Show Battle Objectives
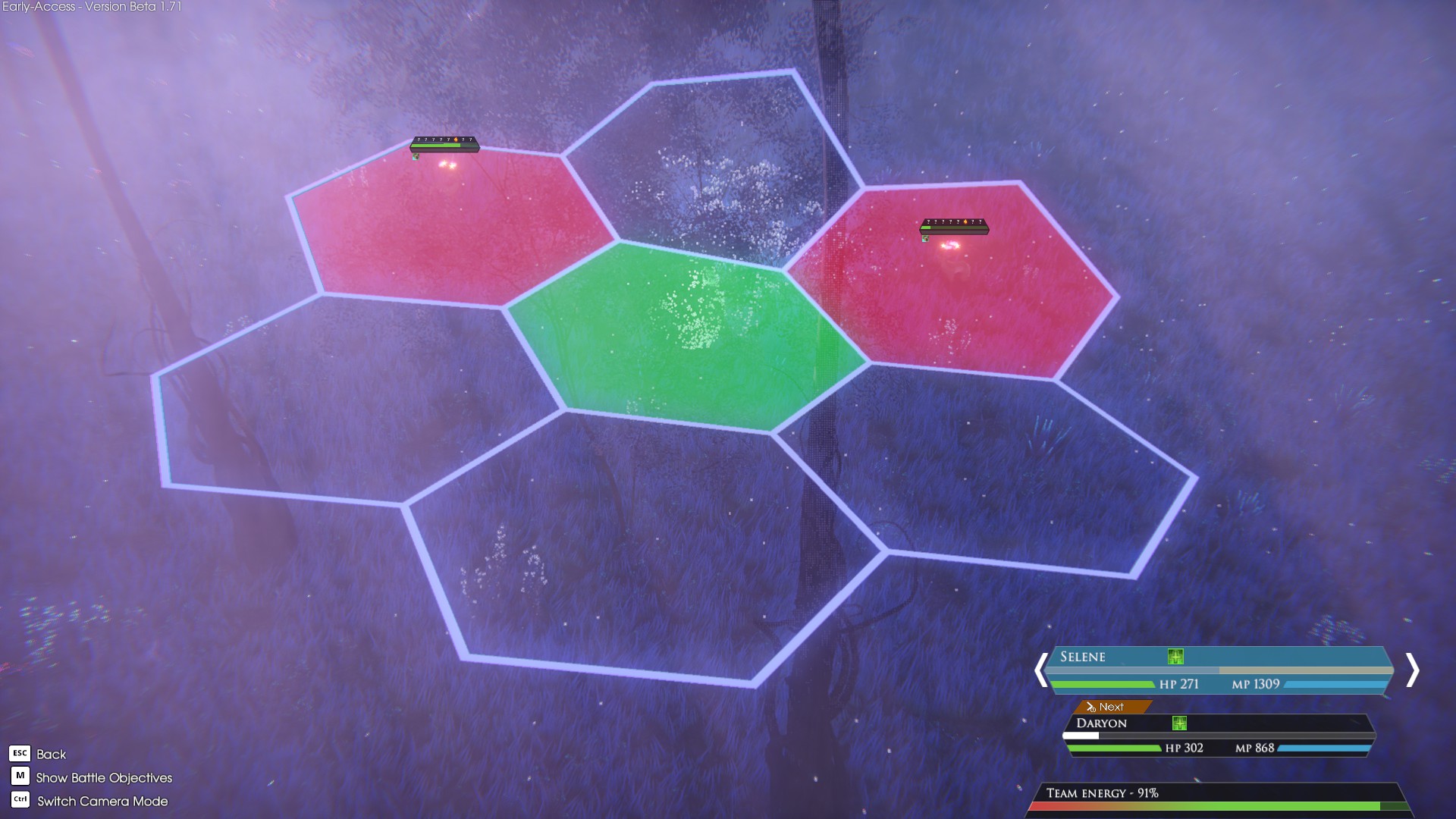 [103, 777]
